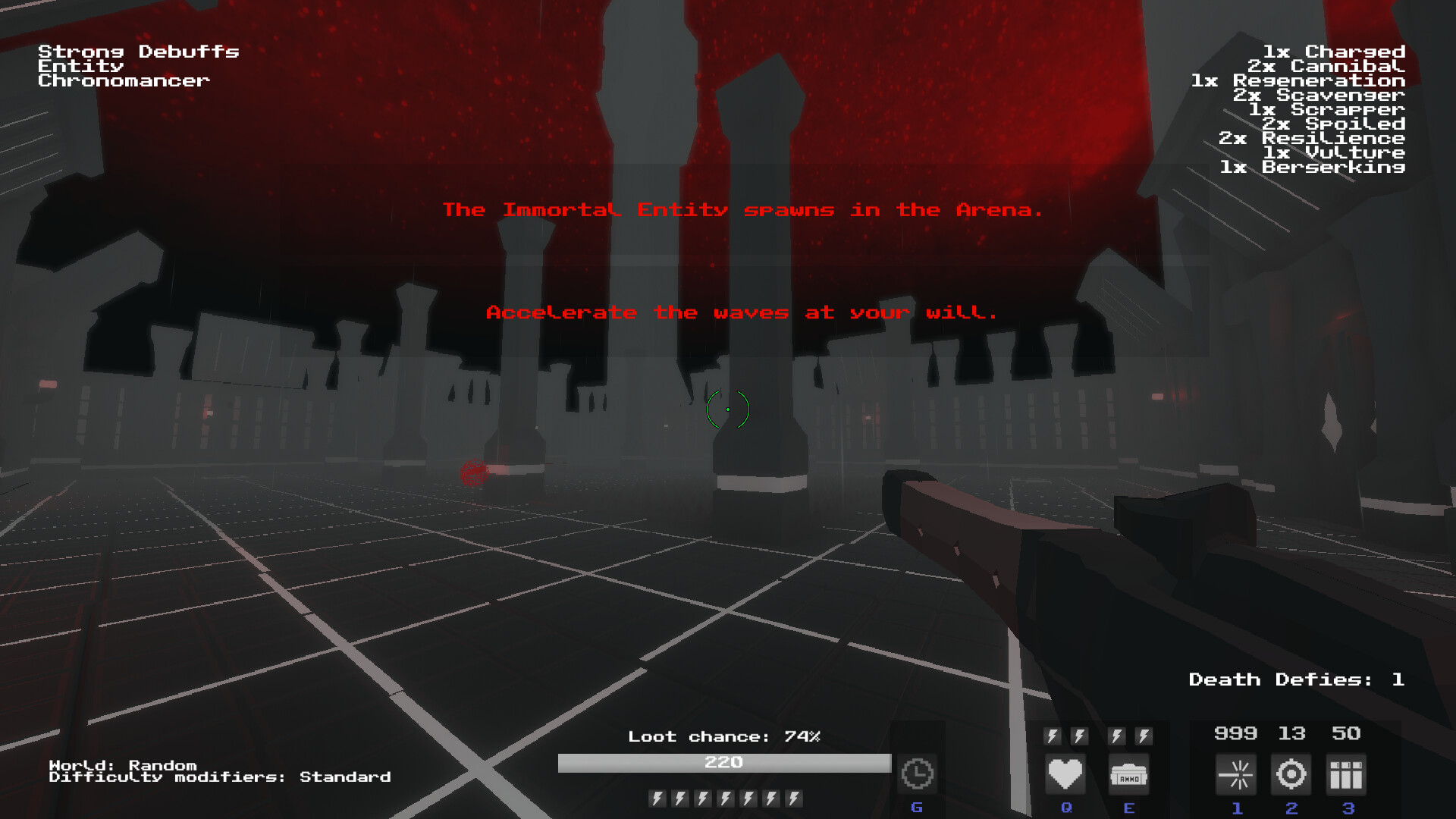Click the lightning bolt above the heart icon

coord(1051,734)
